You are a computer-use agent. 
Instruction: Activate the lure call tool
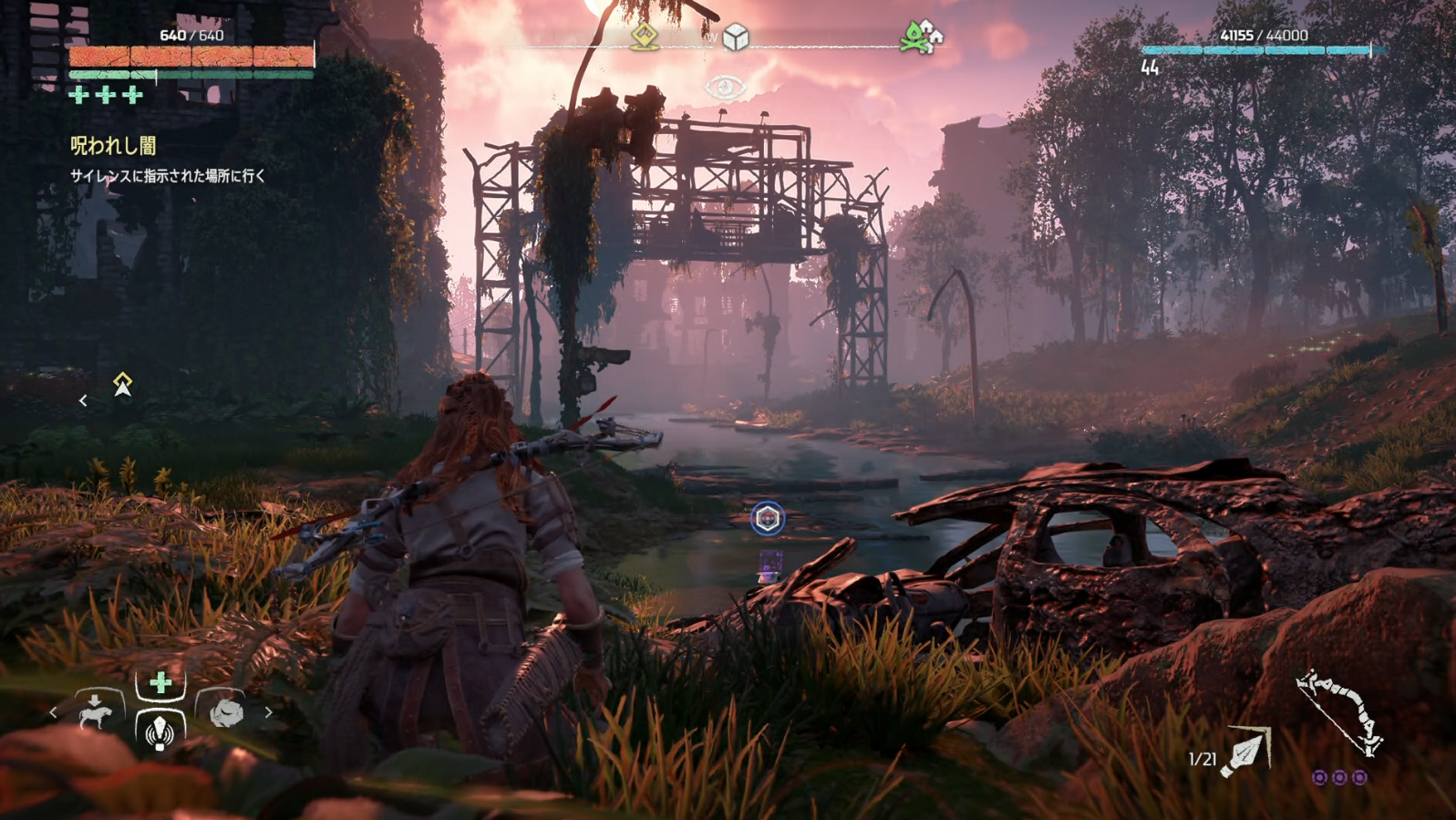pyautogui.click(x=160, y=731)
